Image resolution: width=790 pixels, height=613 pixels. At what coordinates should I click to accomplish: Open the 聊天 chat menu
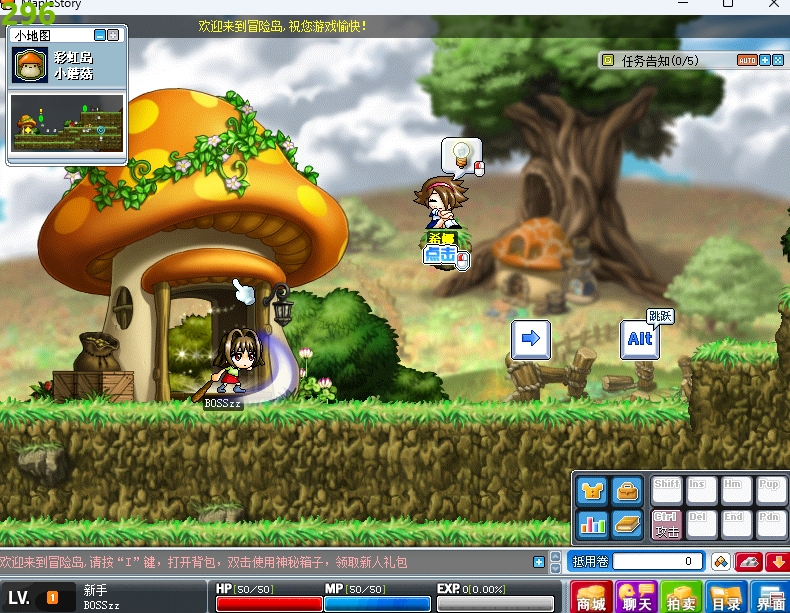coord(636,597)
